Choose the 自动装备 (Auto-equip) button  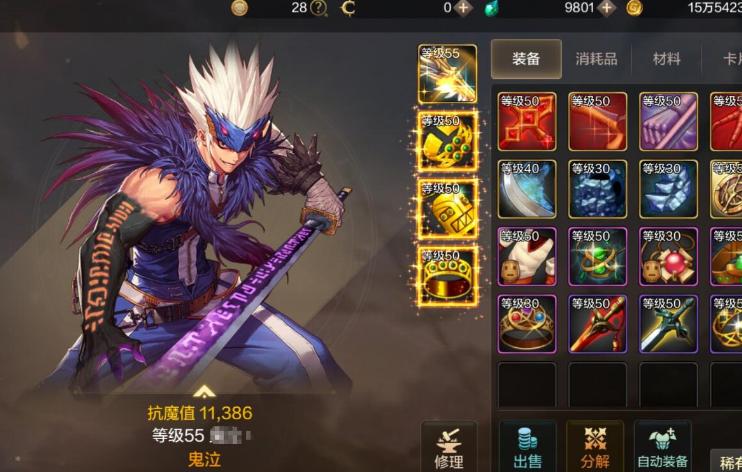click(x=663, y=446)
